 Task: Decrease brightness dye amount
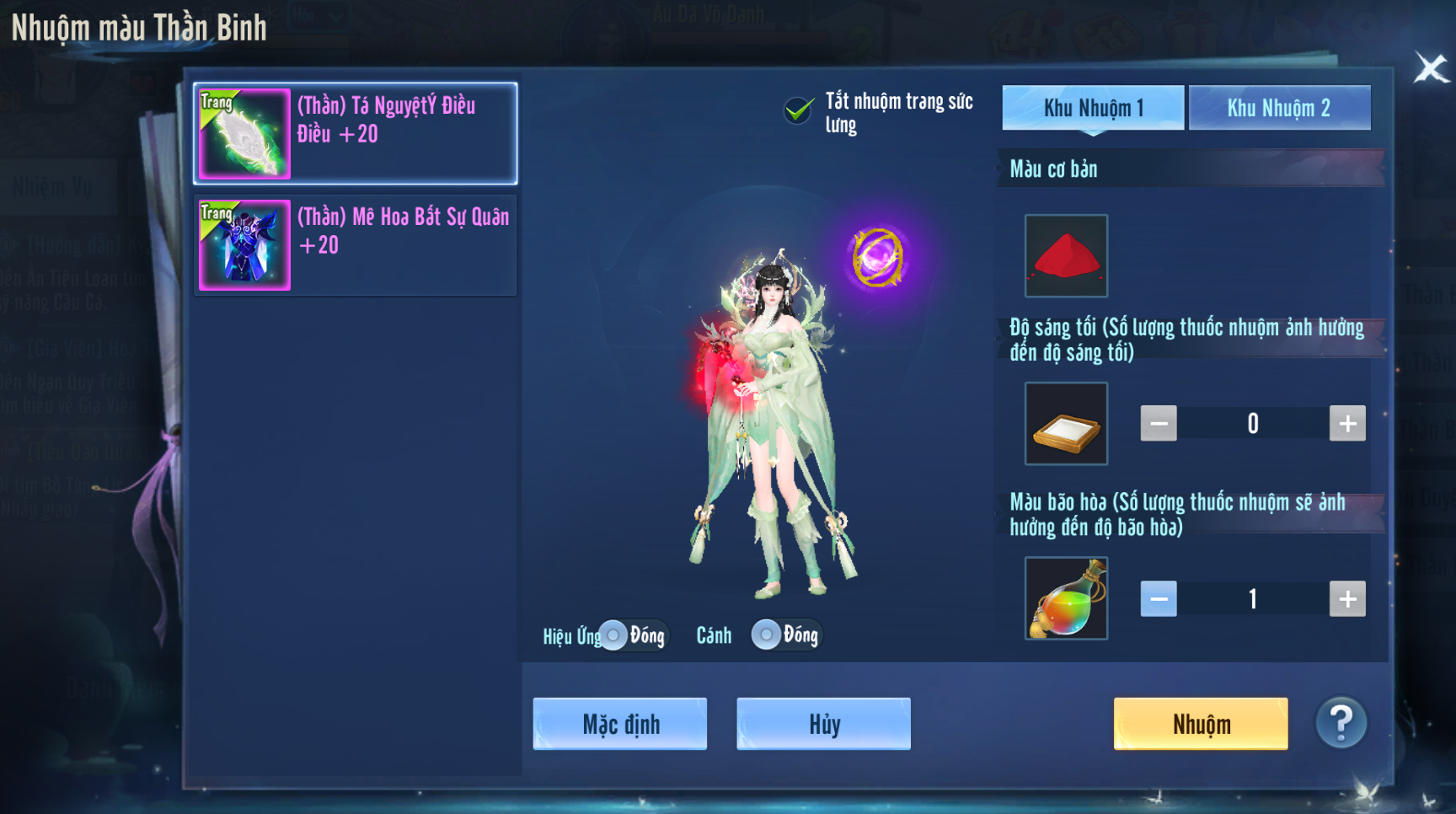(x=1159, y=423)
